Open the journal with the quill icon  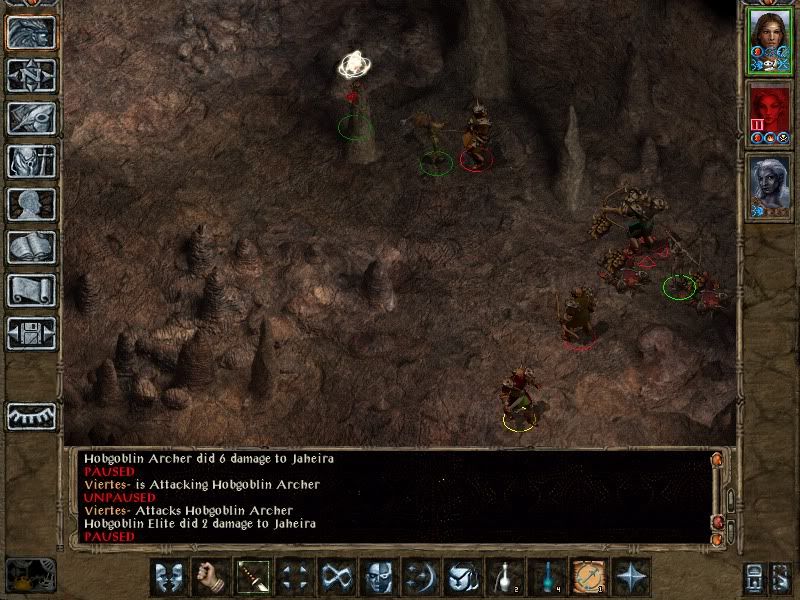(x=31, y=118)
